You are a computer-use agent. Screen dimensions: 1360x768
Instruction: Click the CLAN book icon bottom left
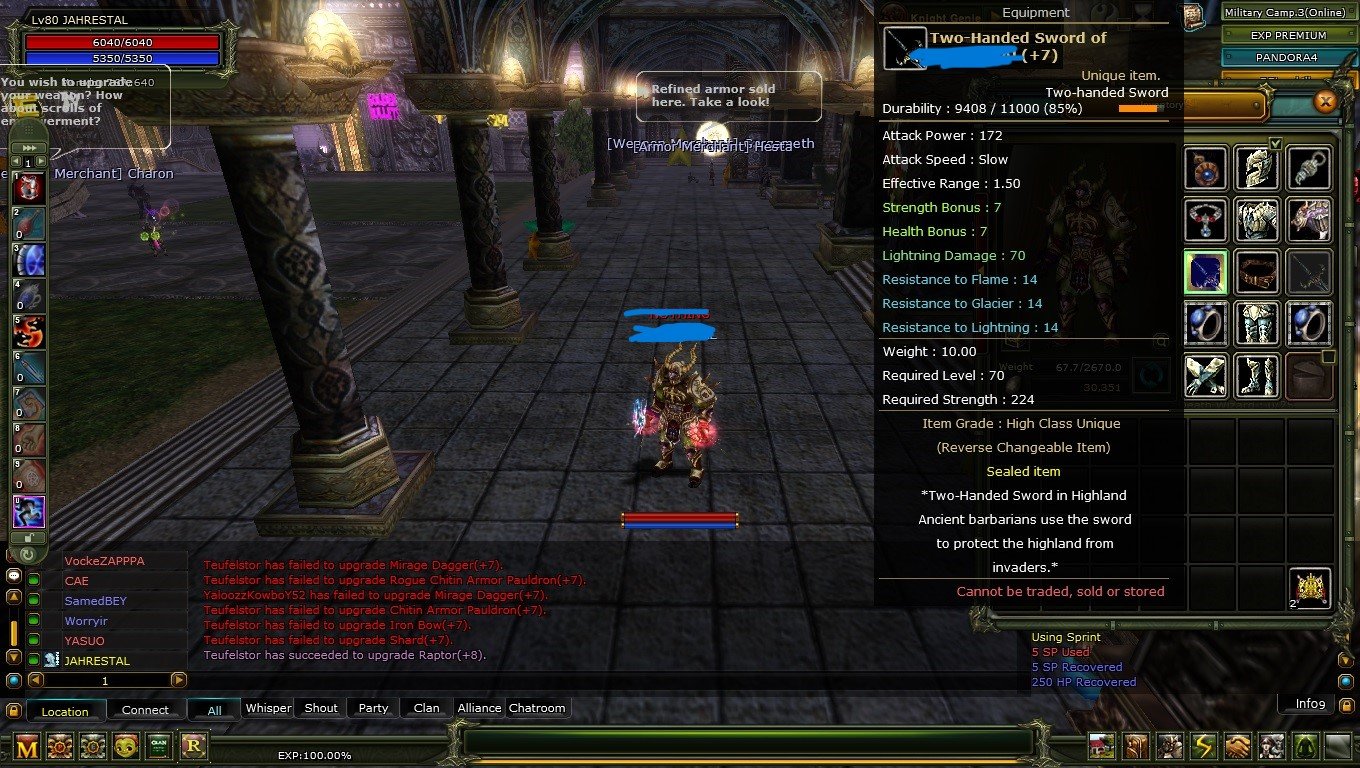[x=160, y=746]
